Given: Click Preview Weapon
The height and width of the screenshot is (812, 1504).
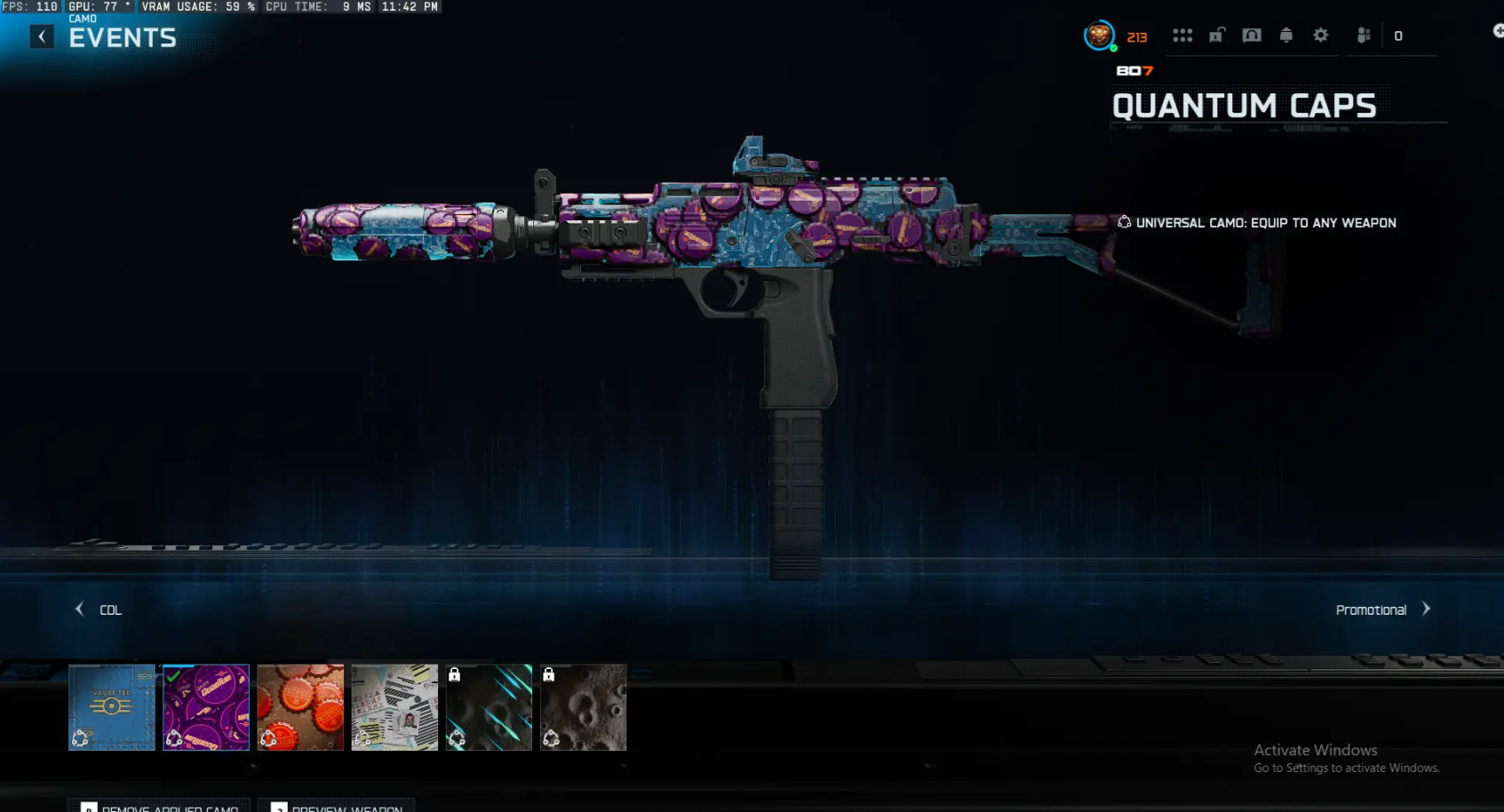Looking at the screenshot, I should 338,808.
